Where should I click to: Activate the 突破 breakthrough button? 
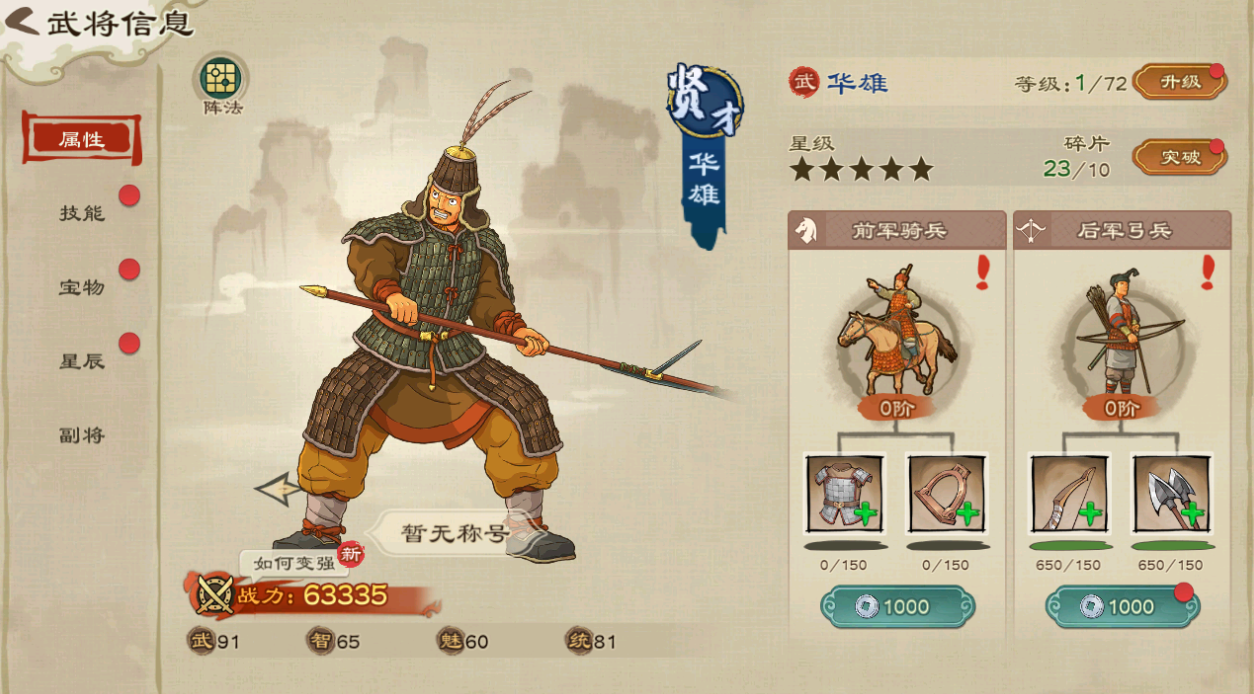pos(1179,158)
